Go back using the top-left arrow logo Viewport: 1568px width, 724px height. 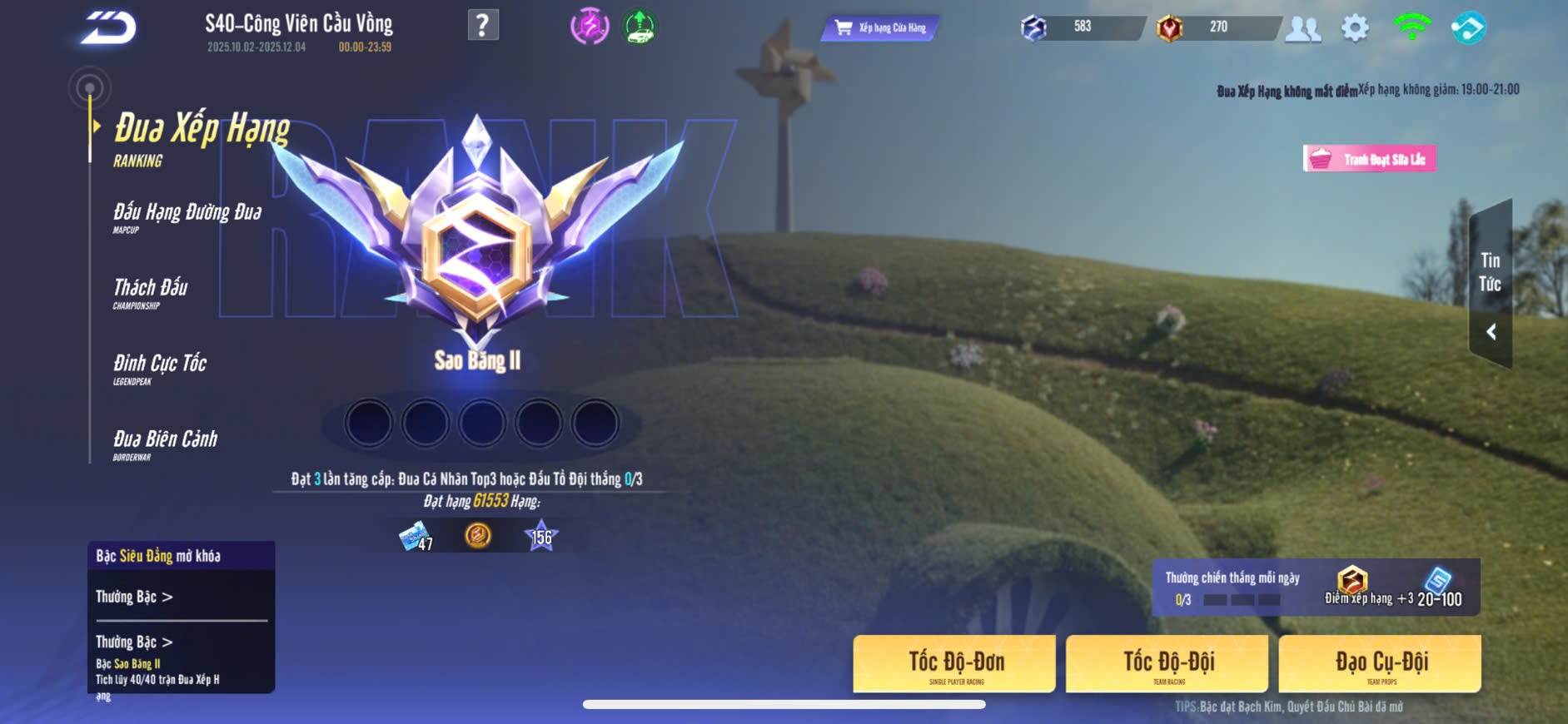pyautogui.click(x=108, y=27)
